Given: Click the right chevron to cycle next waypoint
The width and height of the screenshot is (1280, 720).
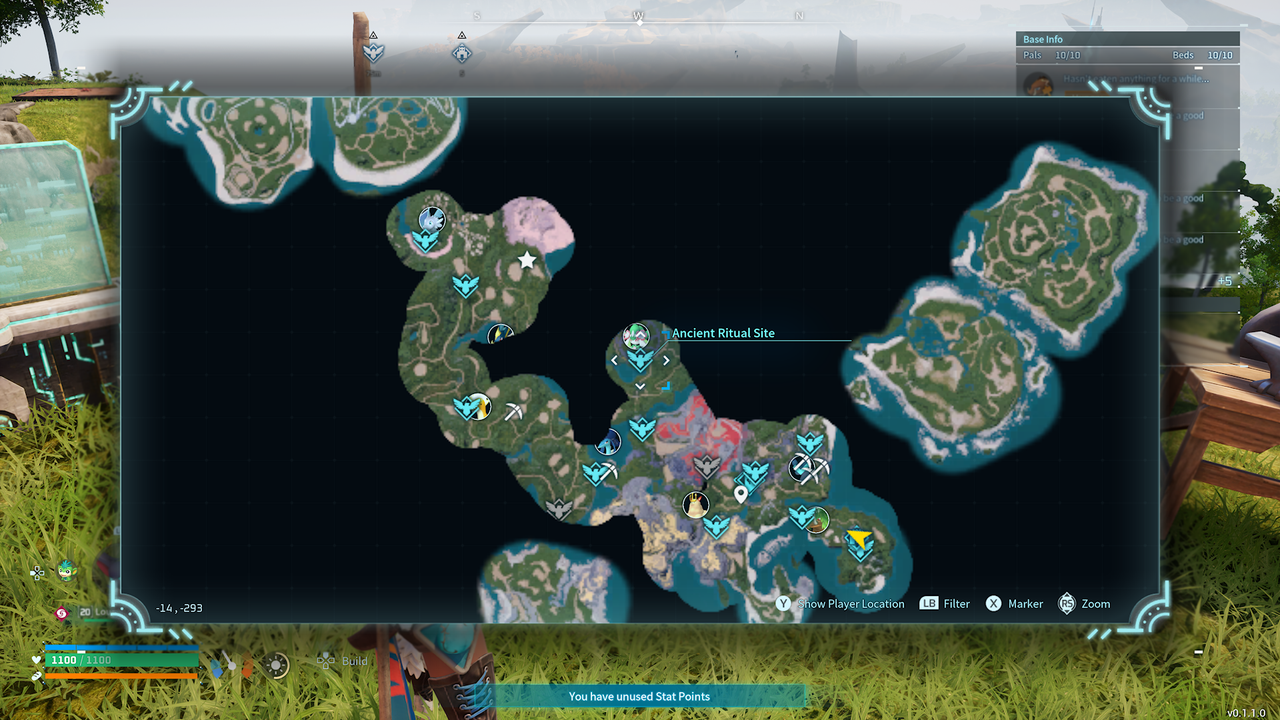Looking at the screenshot, I should [x=666, y=360].
